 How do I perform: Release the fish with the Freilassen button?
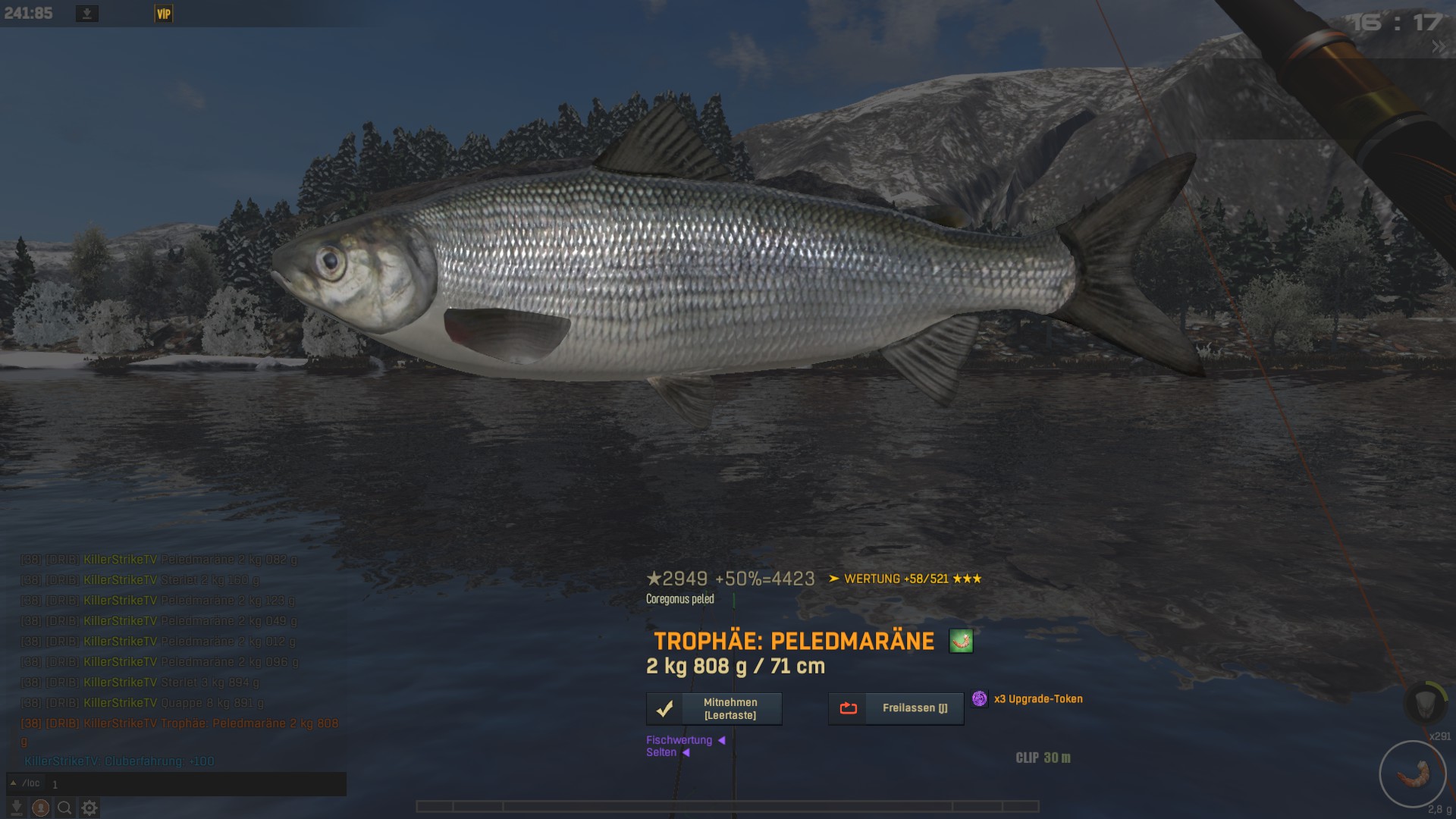pos(896,708)
